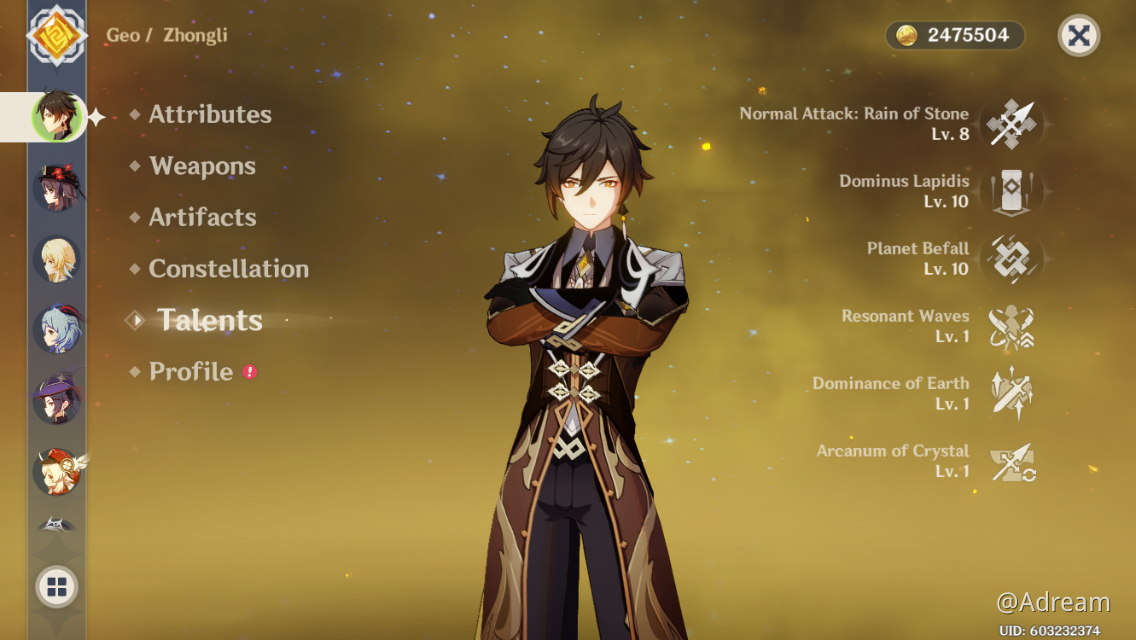This screenshot has height=640, width=1136.
Task: Close the character screen with the X
Action: (1078, 36)
